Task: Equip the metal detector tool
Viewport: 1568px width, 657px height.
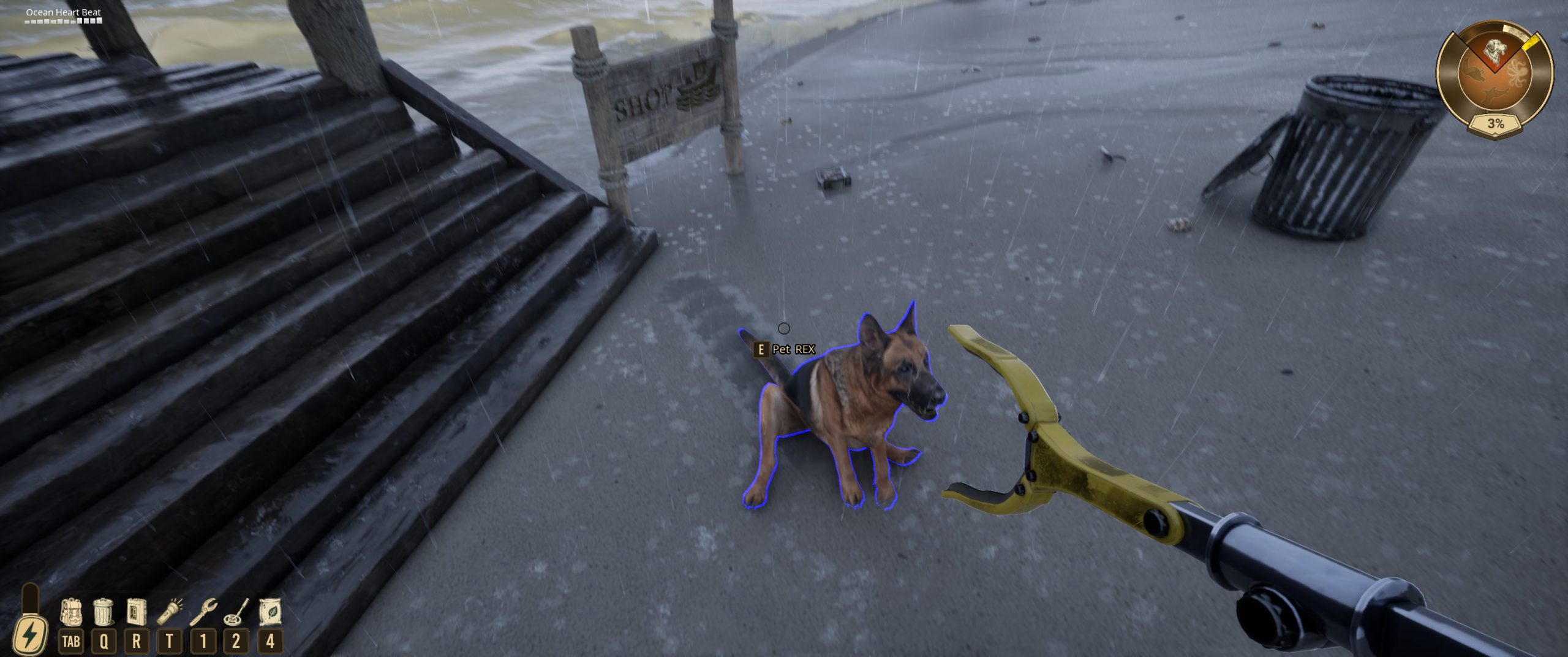Action: (x=236, y=612)
